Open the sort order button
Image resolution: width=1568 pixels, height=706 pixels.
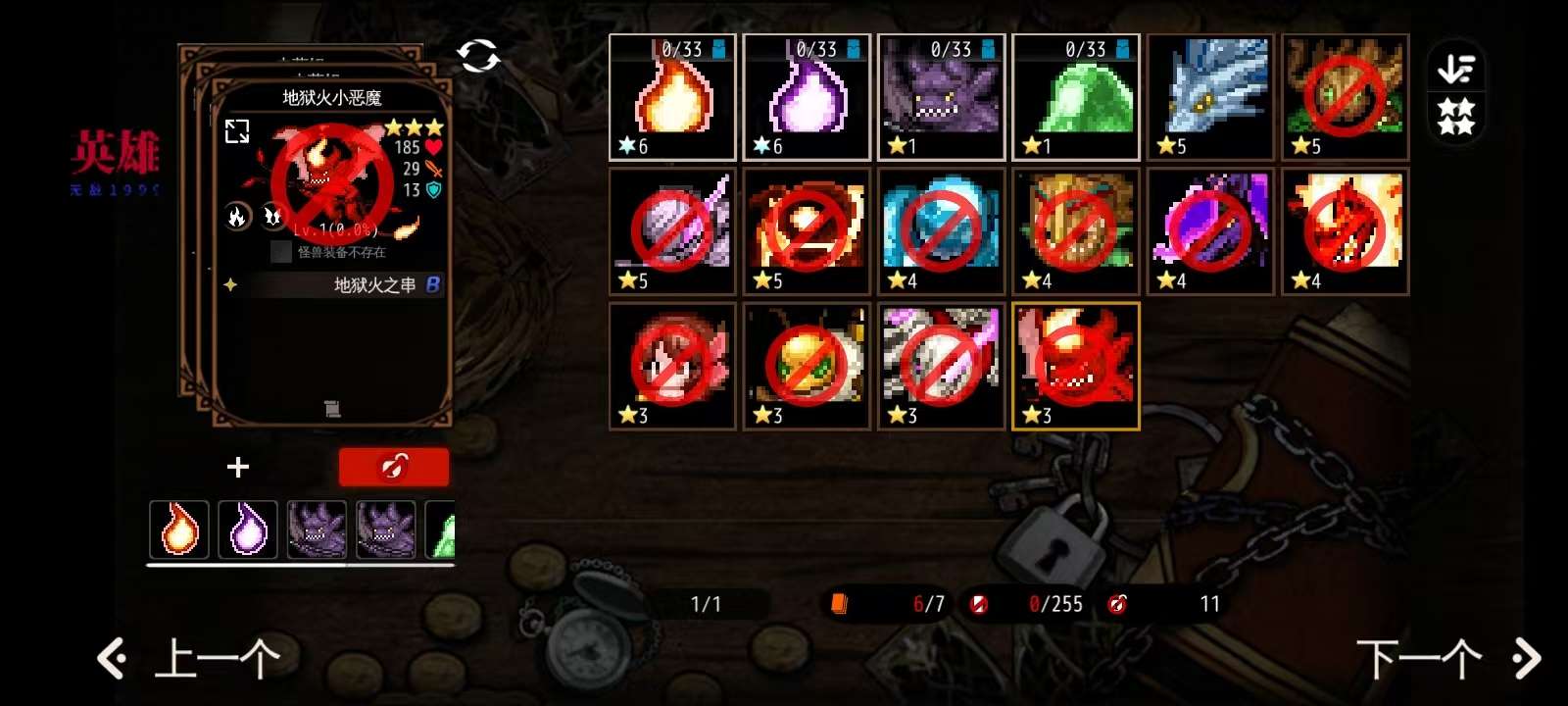coord(1455,70)
